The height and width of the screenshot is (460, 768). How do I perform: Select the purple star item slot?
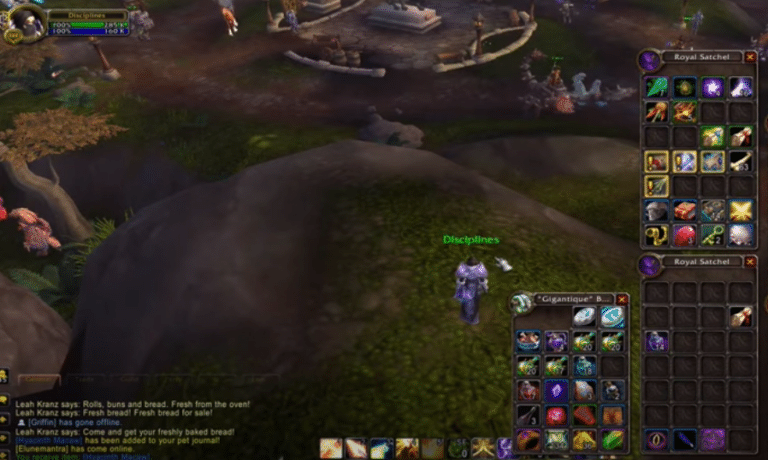(712, 86)
